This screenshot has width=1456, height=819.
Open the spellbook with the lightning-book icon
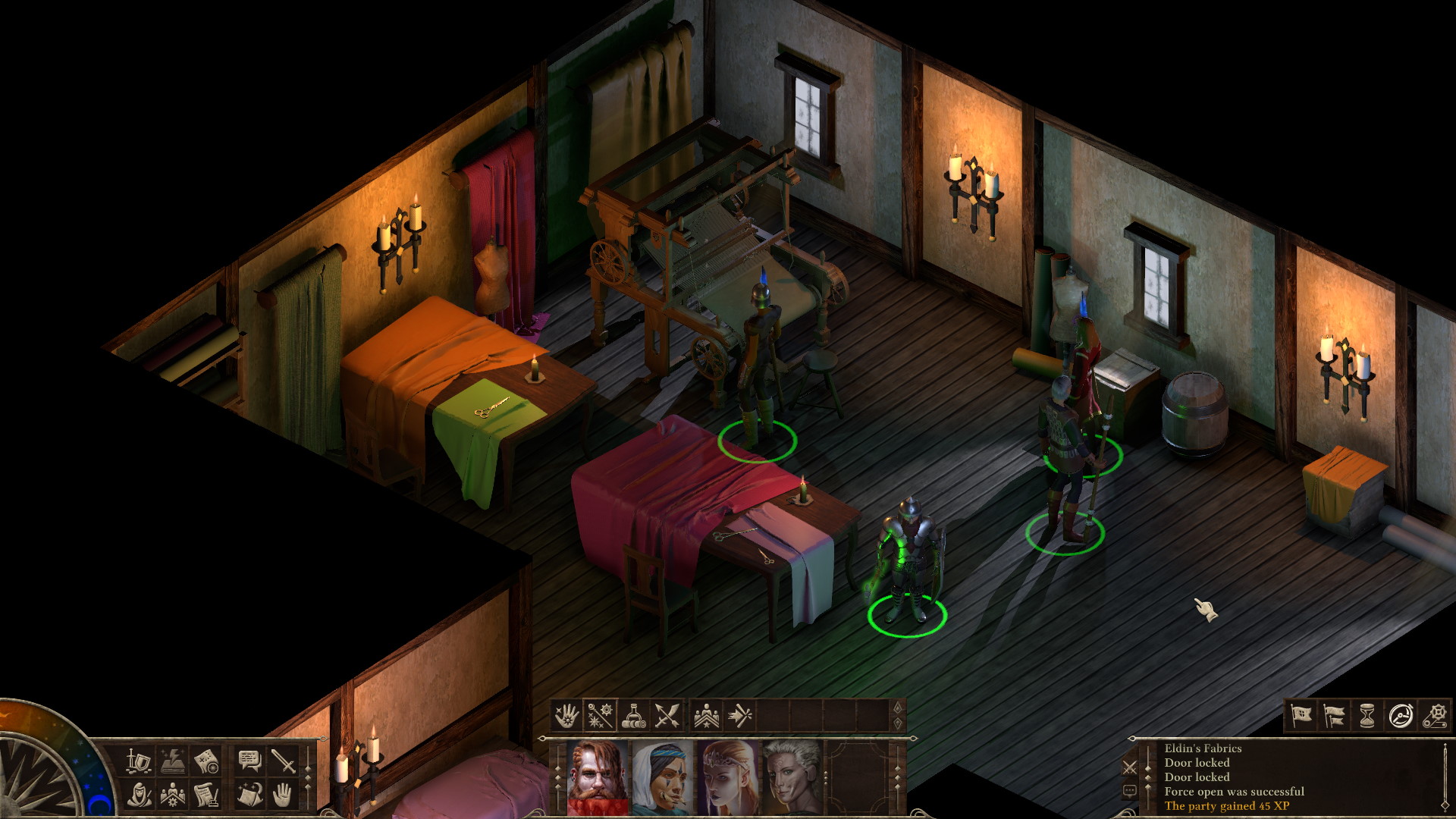[x=172, y=761]
